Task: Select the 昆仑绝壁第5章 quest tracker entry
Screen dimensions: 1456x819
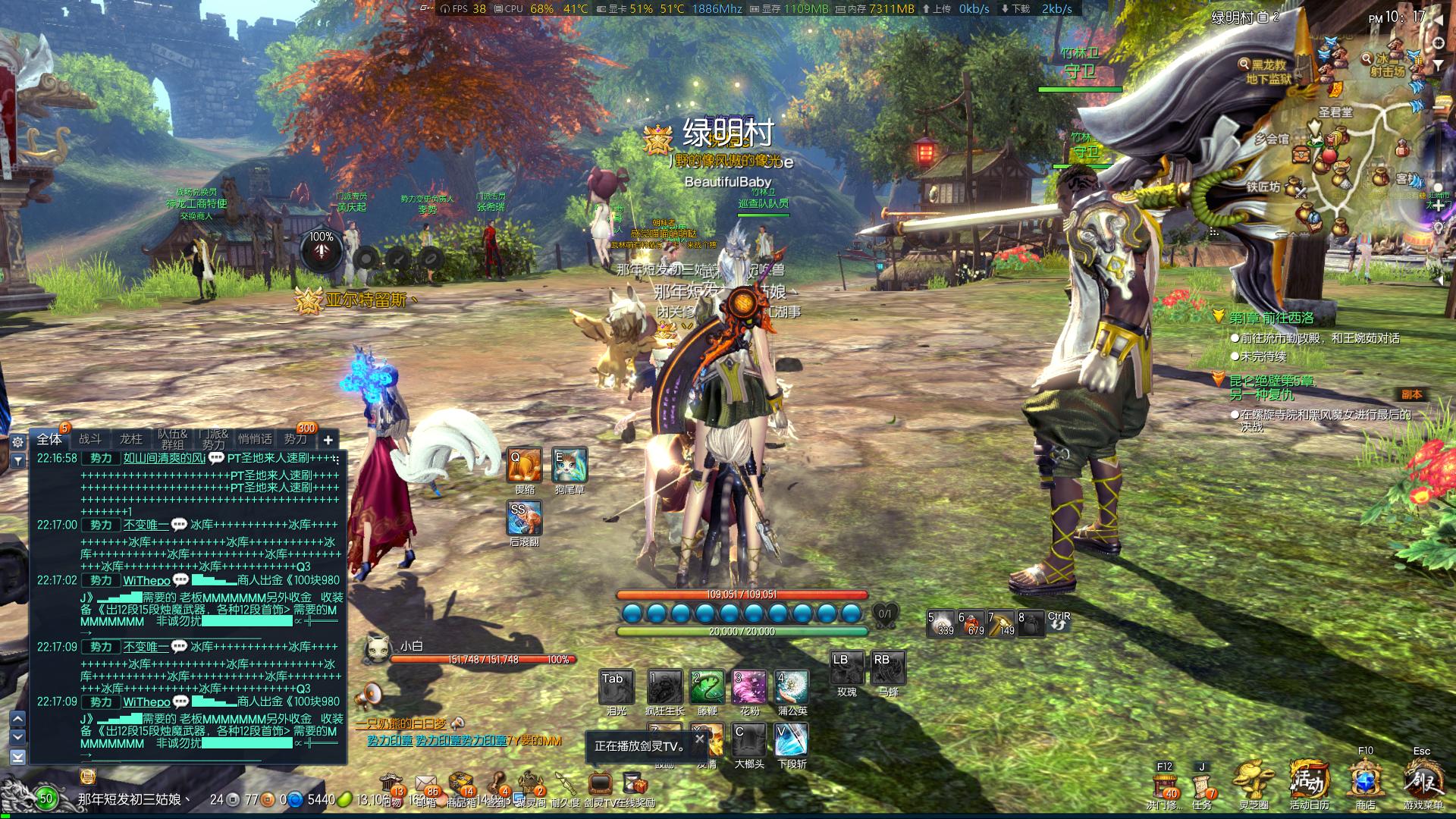Action: (x=1272, y=381)
